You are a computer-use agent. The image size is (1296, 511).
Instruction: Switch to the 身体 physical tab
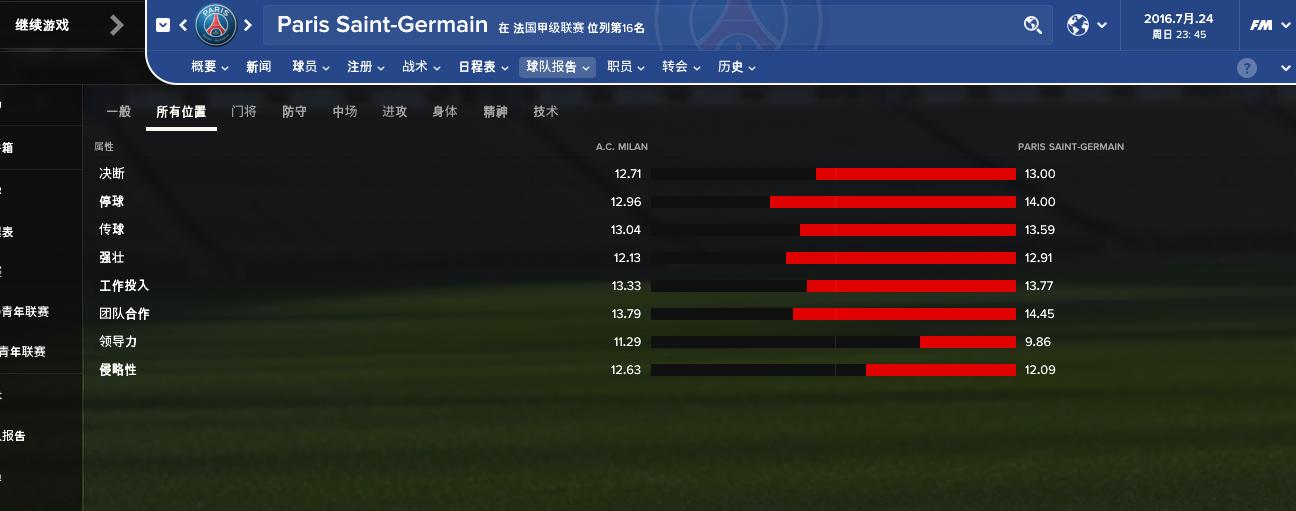[445, 112]
